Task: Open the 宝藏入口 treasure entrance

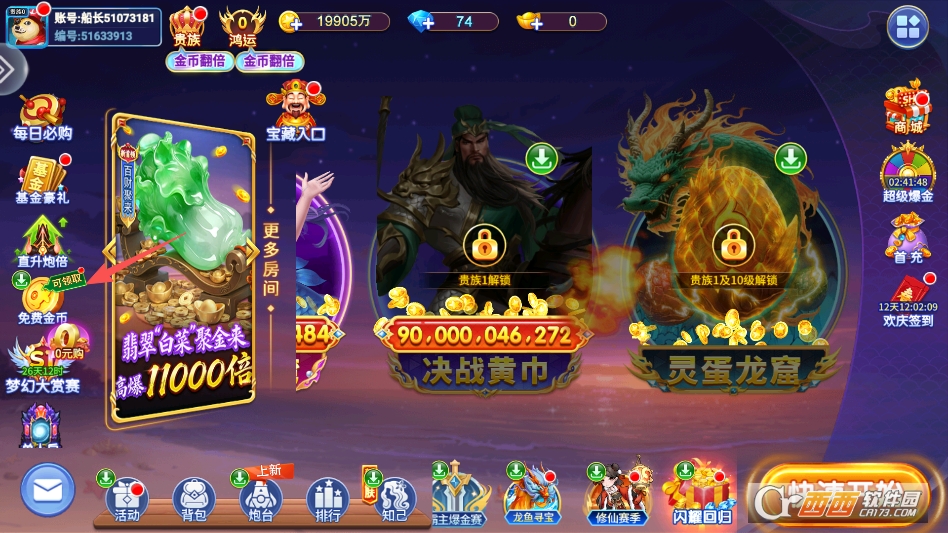Action: (x=295, y=110)
